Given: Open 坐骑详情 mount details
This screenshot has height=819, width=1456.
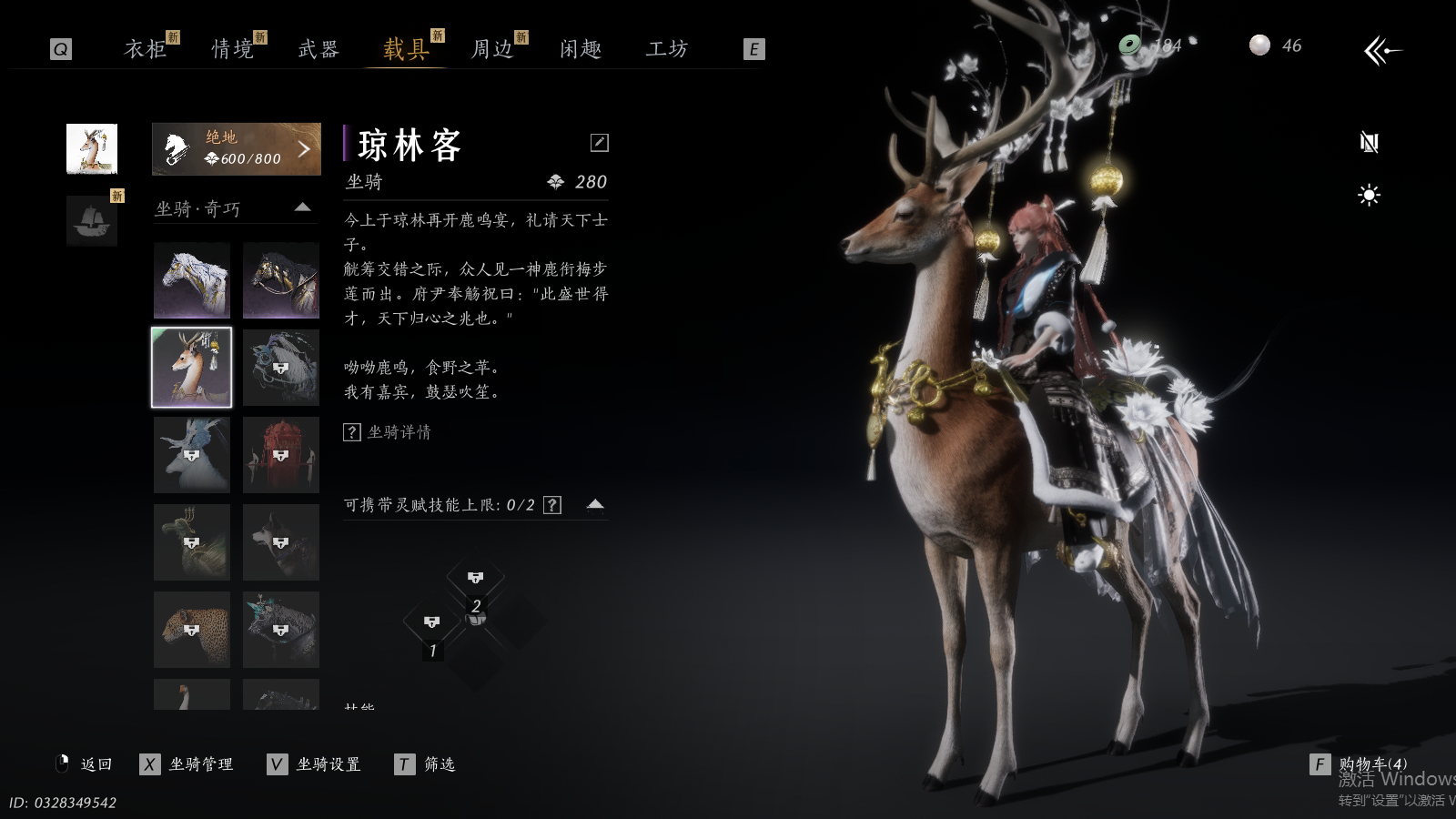Looking at the screenshot, I should tap(389, 432).
